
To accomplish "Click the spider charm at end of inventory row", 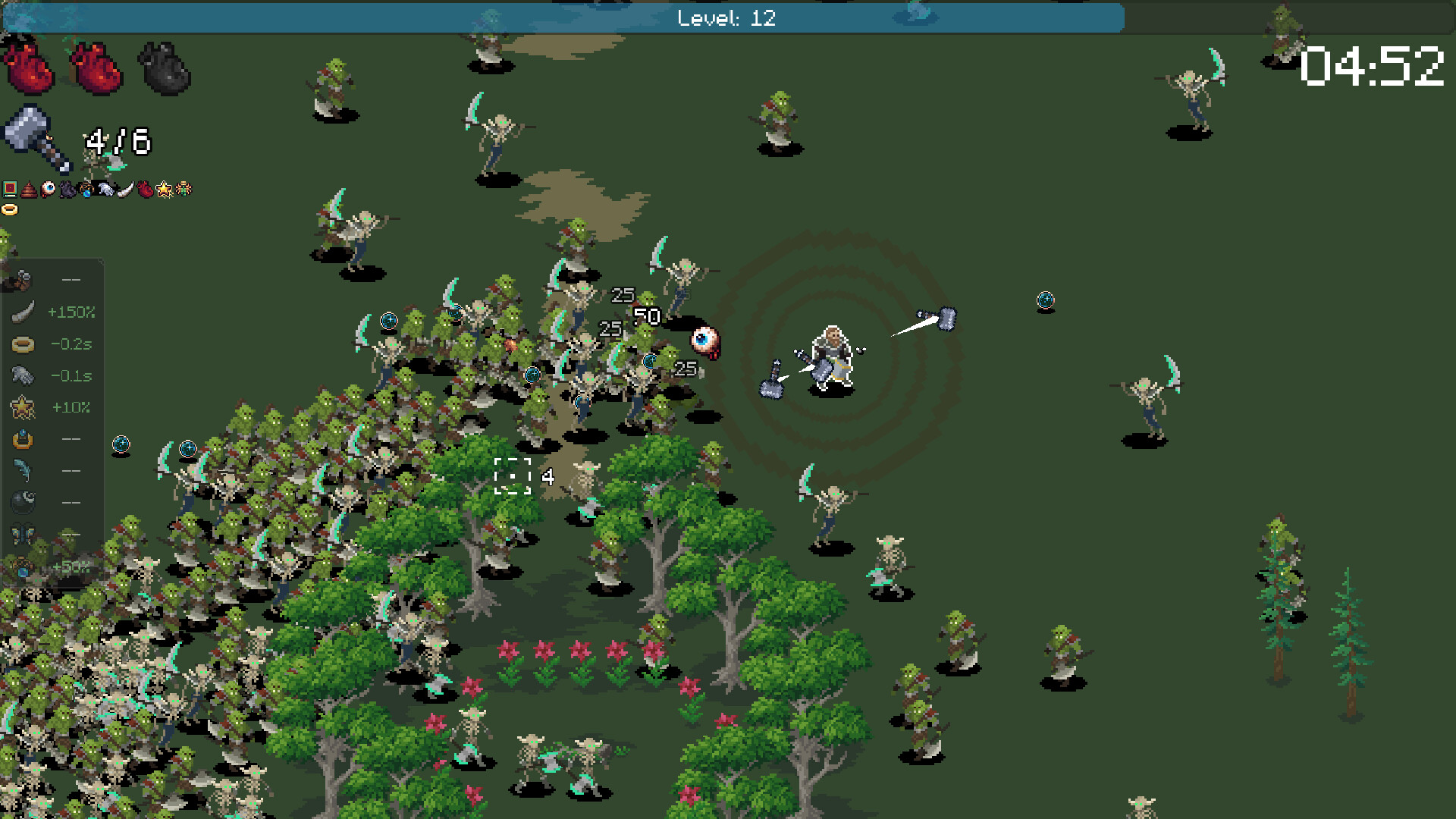I will (183, 189).
